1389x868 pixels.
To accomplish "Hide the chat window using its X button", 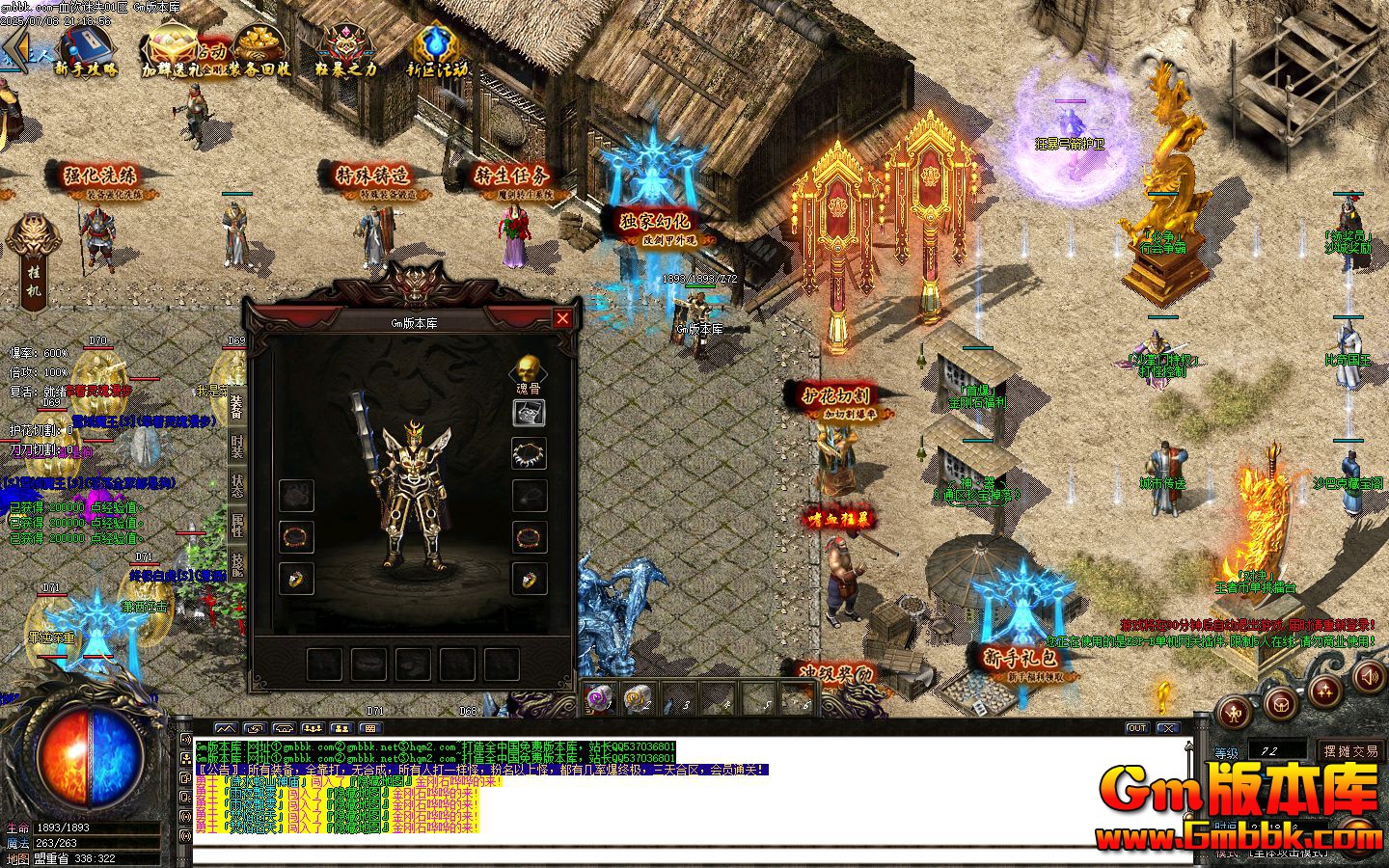I will (x=1168, y=728).
